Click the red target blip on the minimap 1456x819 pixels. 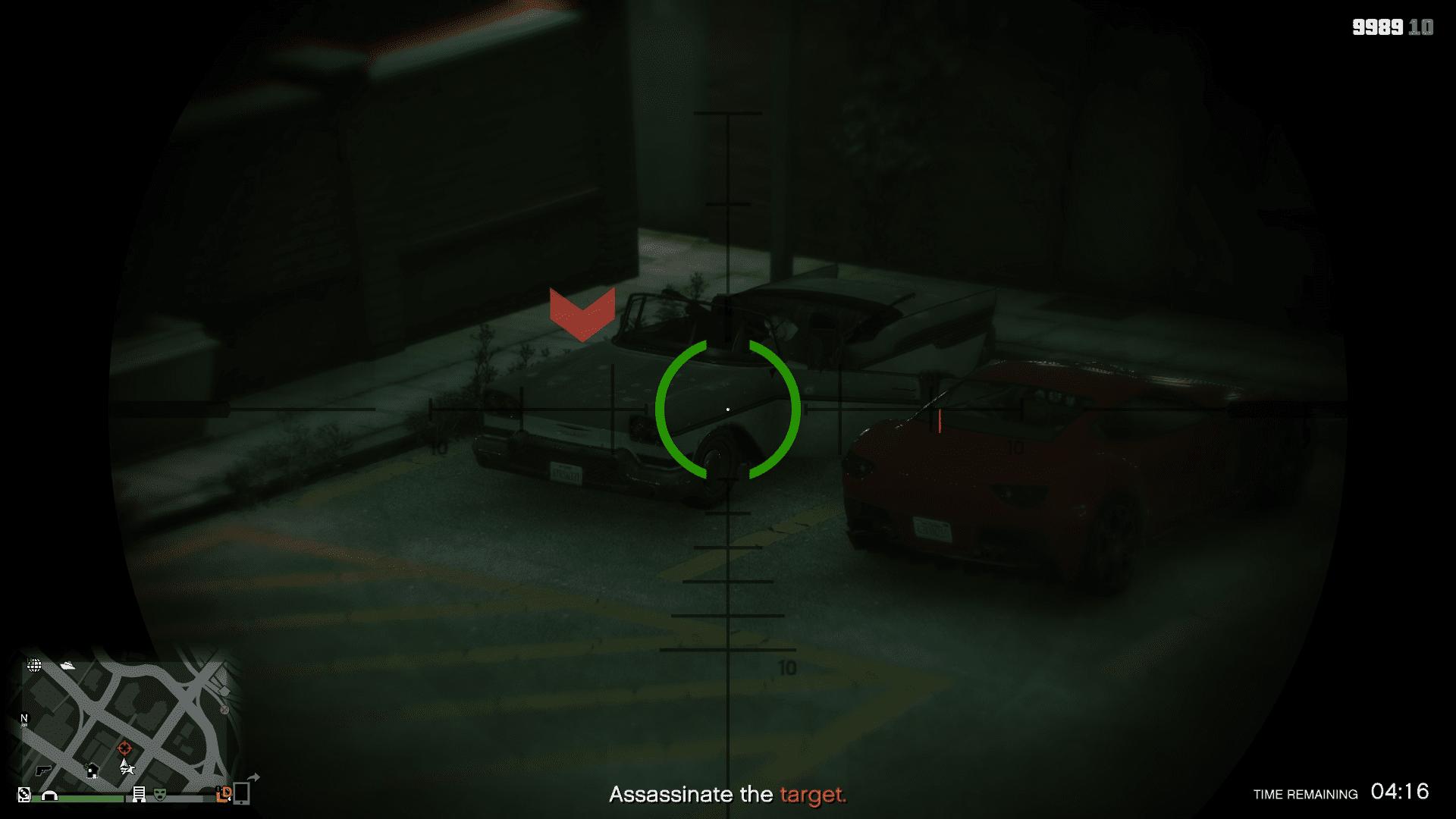click(x=125, y=748)
